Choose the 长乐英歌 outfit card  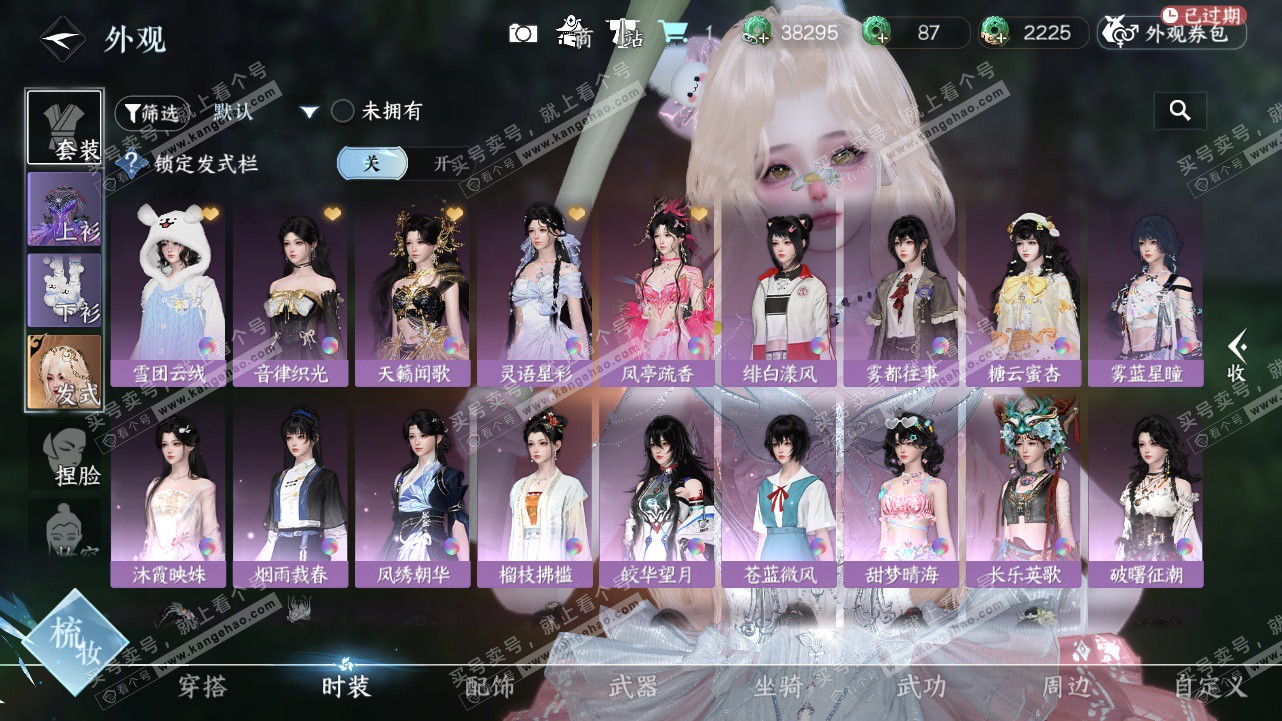[1023, 497]
